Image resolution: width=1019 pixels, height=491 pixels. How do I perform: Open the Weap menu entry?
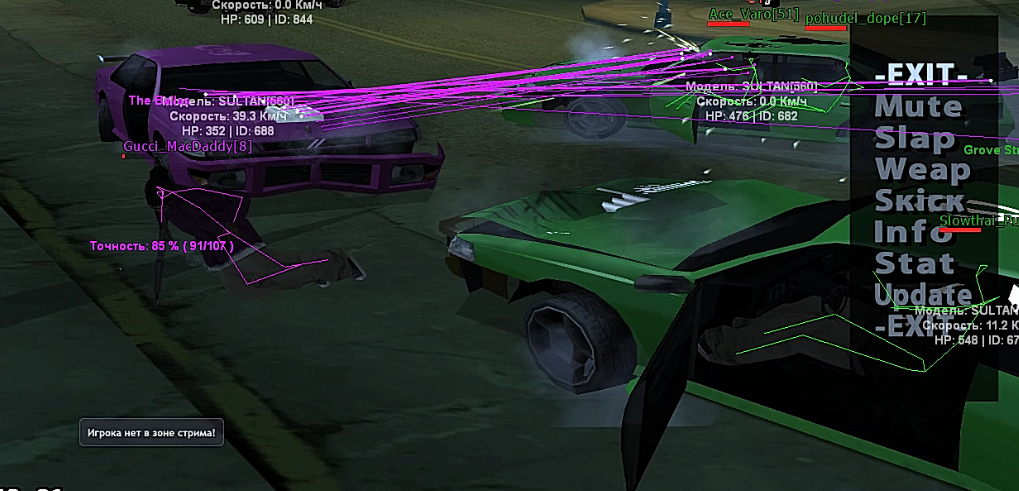(x=922, y=170)
